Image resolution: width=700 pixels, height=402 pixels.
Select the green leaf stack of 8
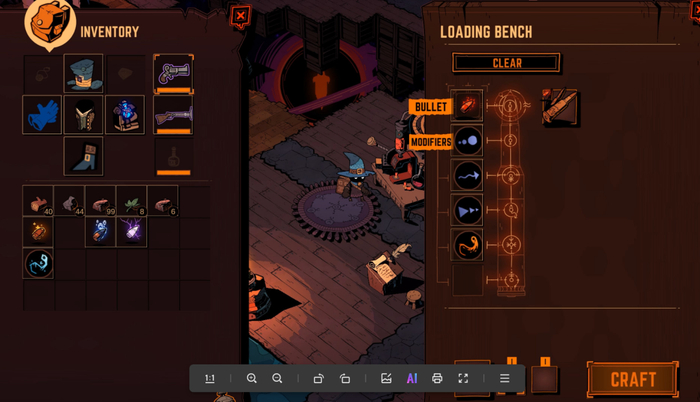pos(131,201)
